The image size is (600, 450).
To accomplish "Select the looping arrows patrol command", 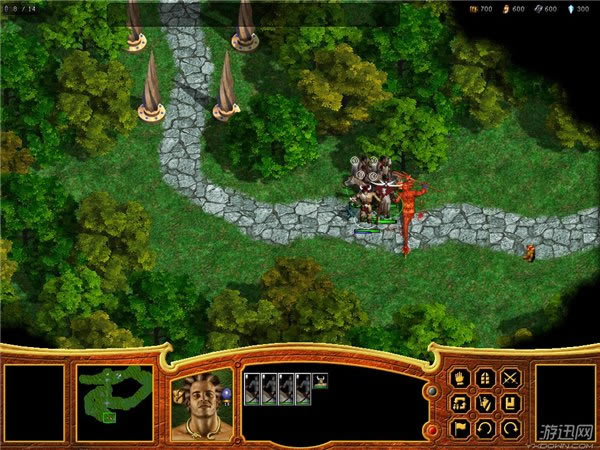I will (460, 404).
